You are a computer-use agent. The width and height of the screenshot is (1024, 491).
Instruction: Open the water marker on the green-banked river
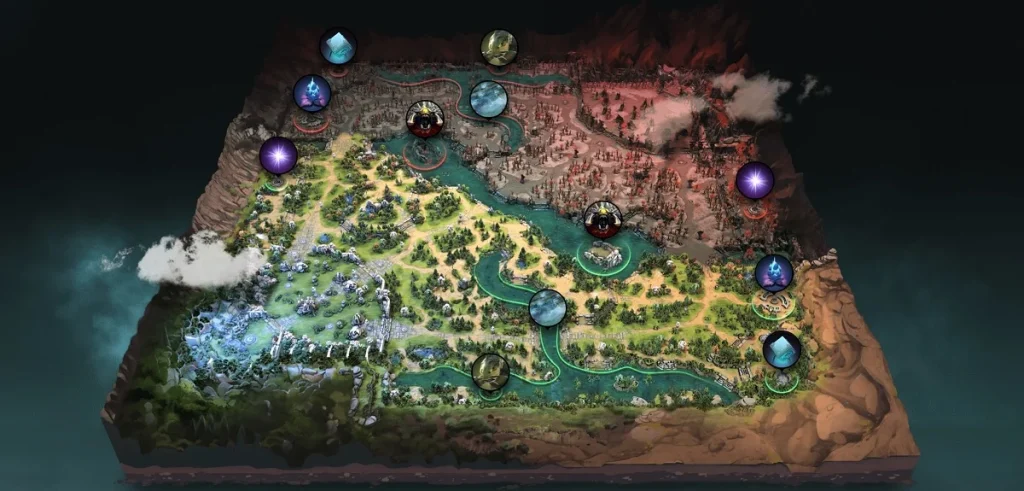(x=548, y=307)
